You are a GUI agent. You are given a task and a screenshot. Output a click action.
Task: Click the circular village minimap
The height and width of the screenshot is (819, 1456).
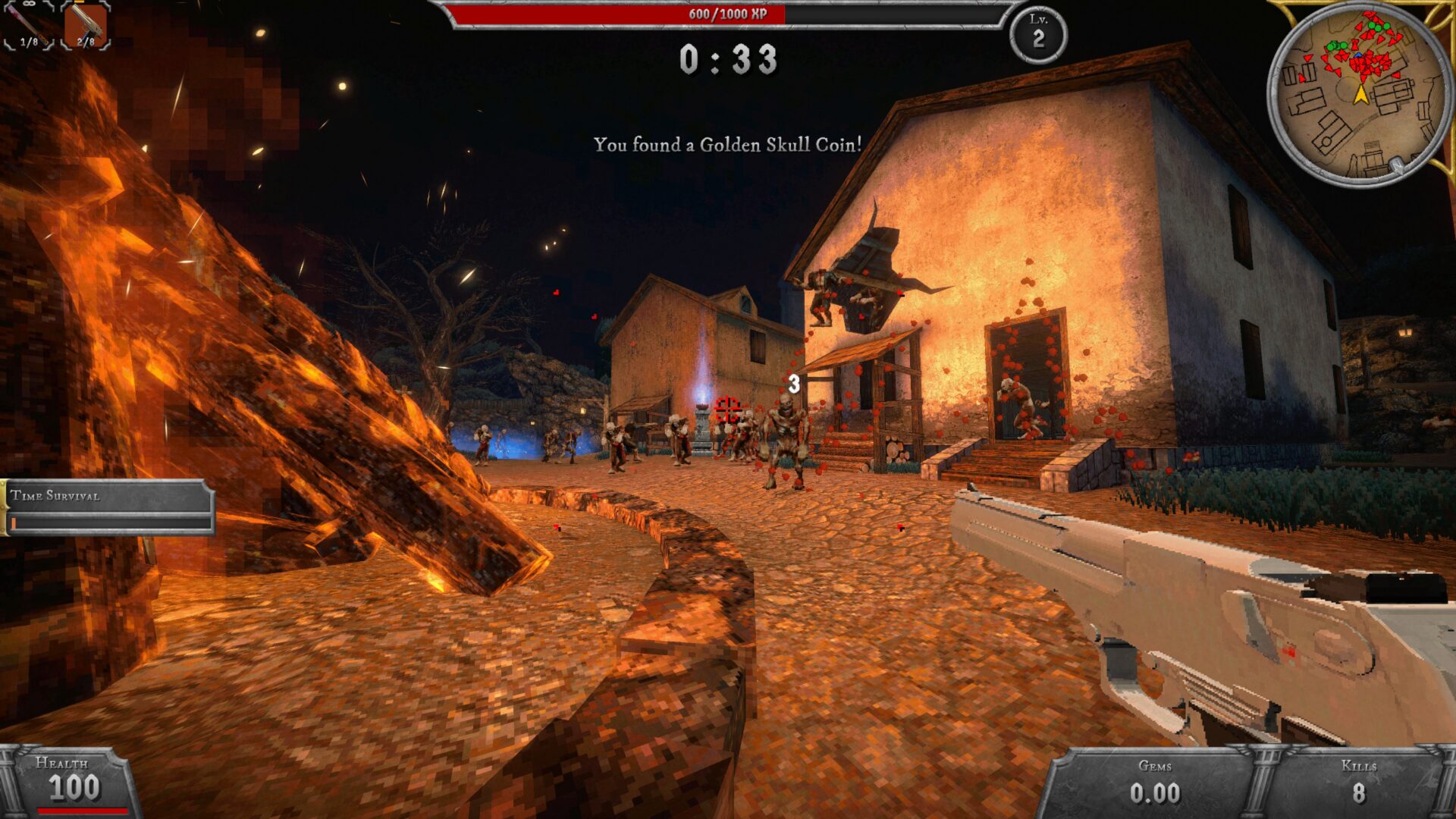(x=1360, y=94)
